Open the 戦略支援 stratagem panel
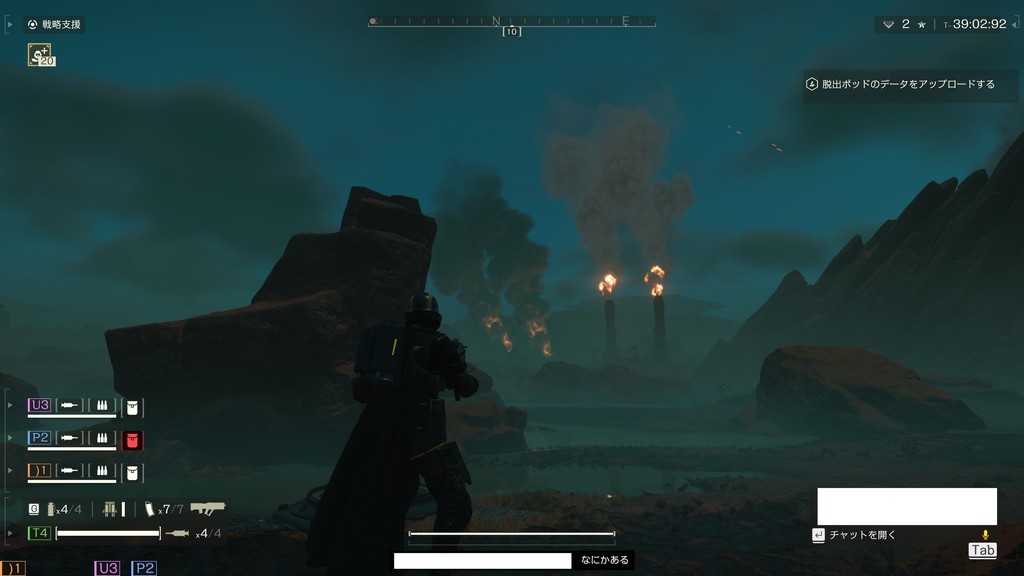Screen dimensions: 1024x576 point(55,24)
